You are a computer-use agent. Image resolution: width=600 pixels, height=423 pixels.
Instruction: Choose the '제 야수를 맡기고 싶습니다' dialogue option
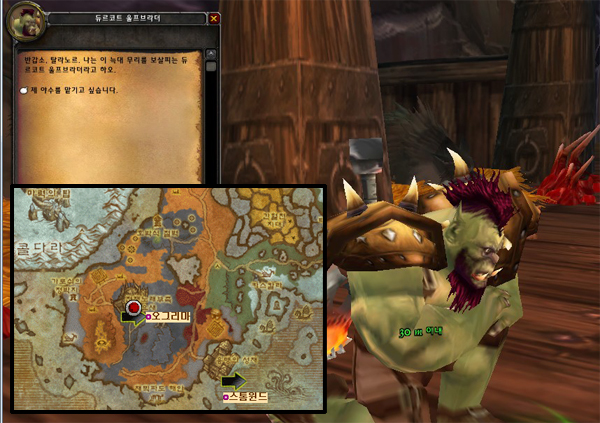pyautogui.click(x=74, y=91)
